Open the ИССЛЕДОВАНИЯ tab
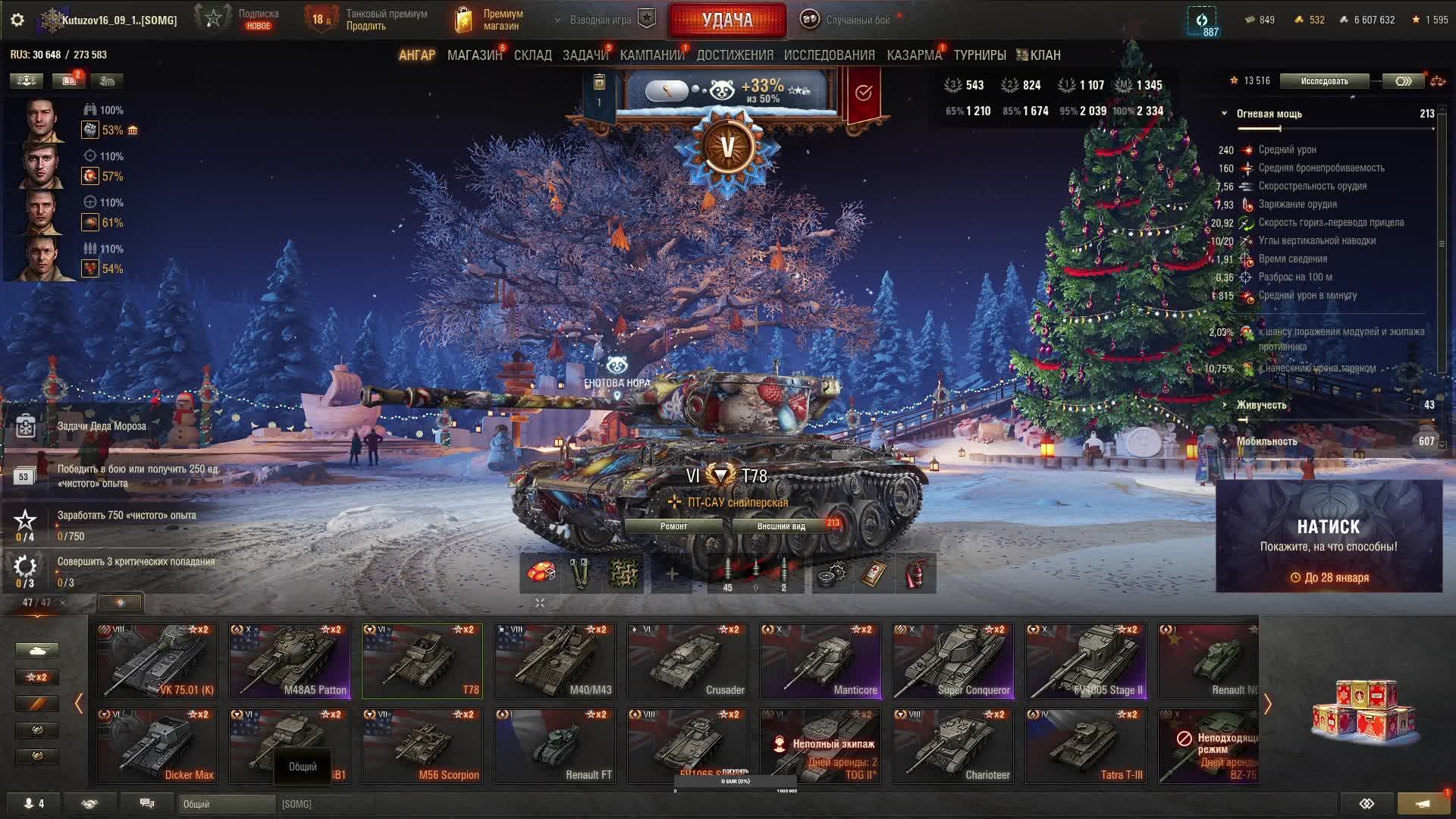The width and height of the screenshot is (1456, 819). coord(829,55)
